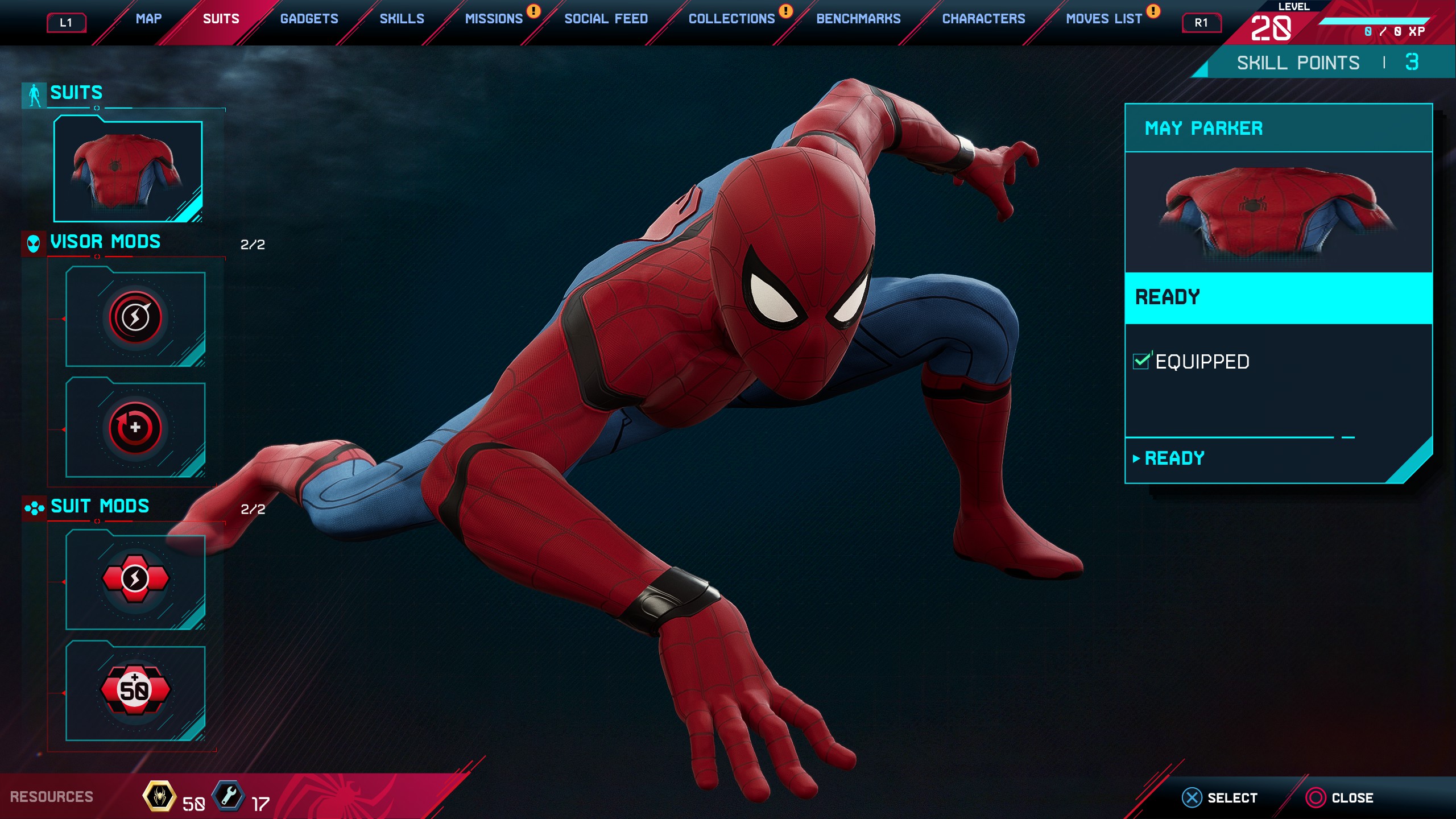Click the May Parker suit preview thumbnail
The width and height of the screenshot is (1456, 819).
pos(1278,212)
